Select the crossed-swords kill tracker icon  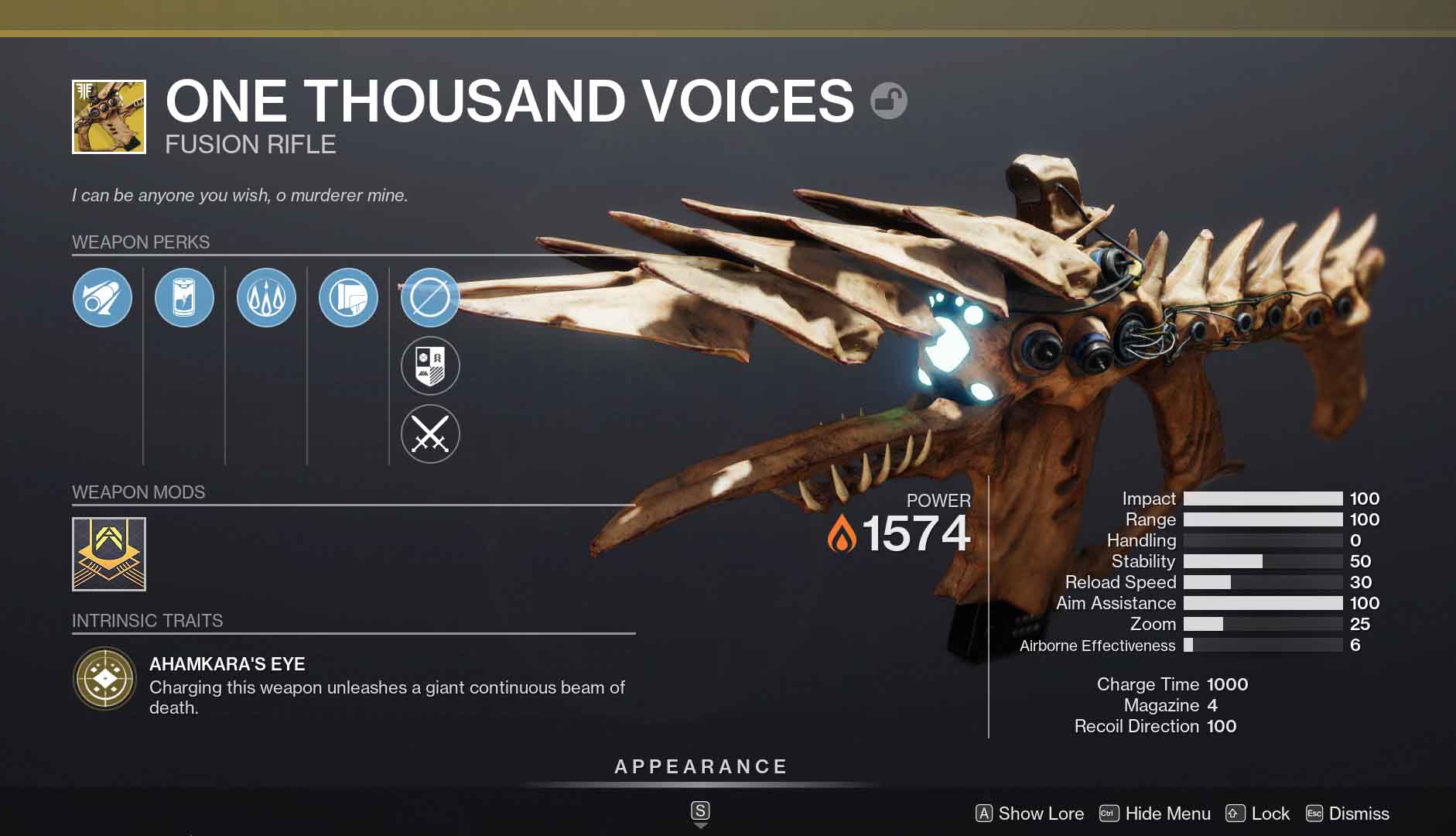click(430, 433)
